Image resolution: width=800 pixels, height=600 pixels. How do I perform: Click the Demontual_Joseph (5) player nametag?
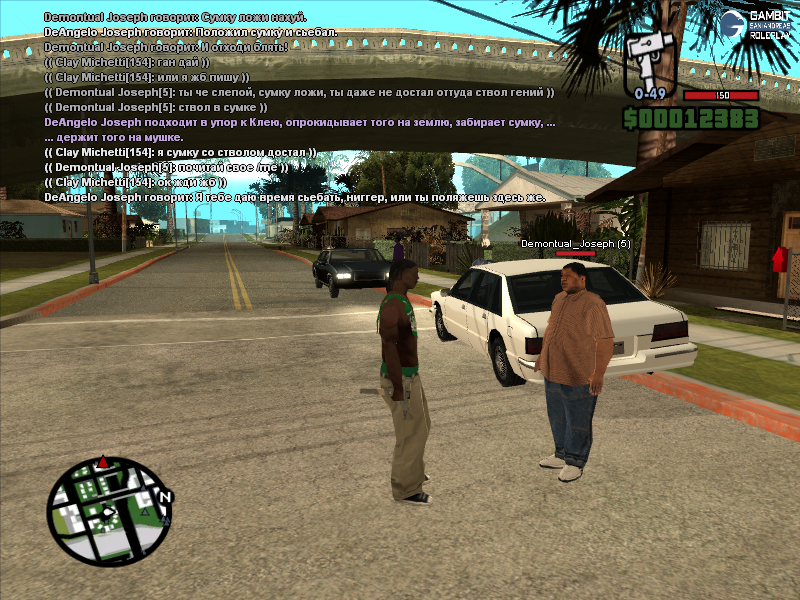coord(575,243)
